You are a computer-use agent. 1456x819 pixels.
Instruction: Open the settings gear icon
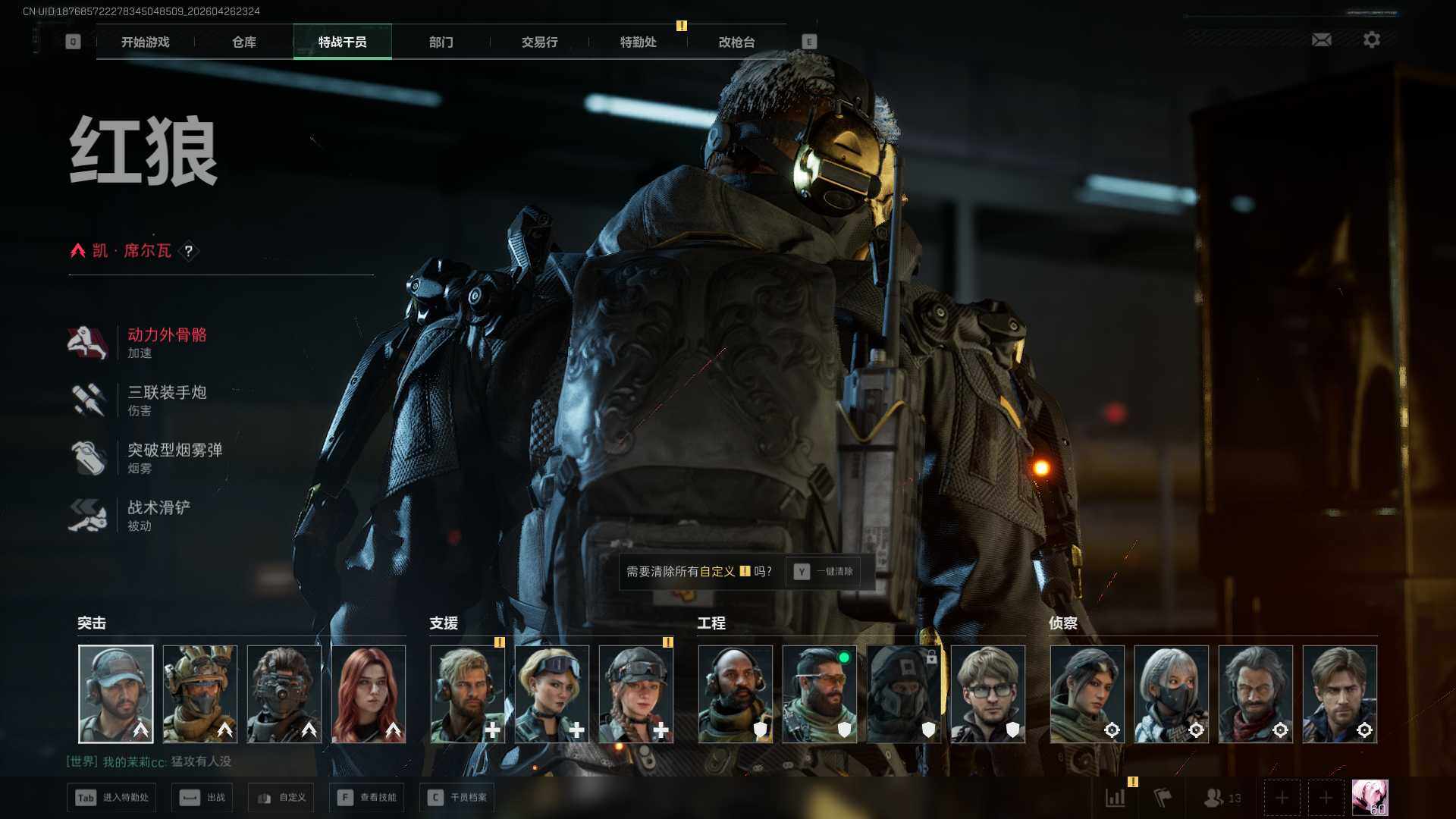[x=1371, y=39]
